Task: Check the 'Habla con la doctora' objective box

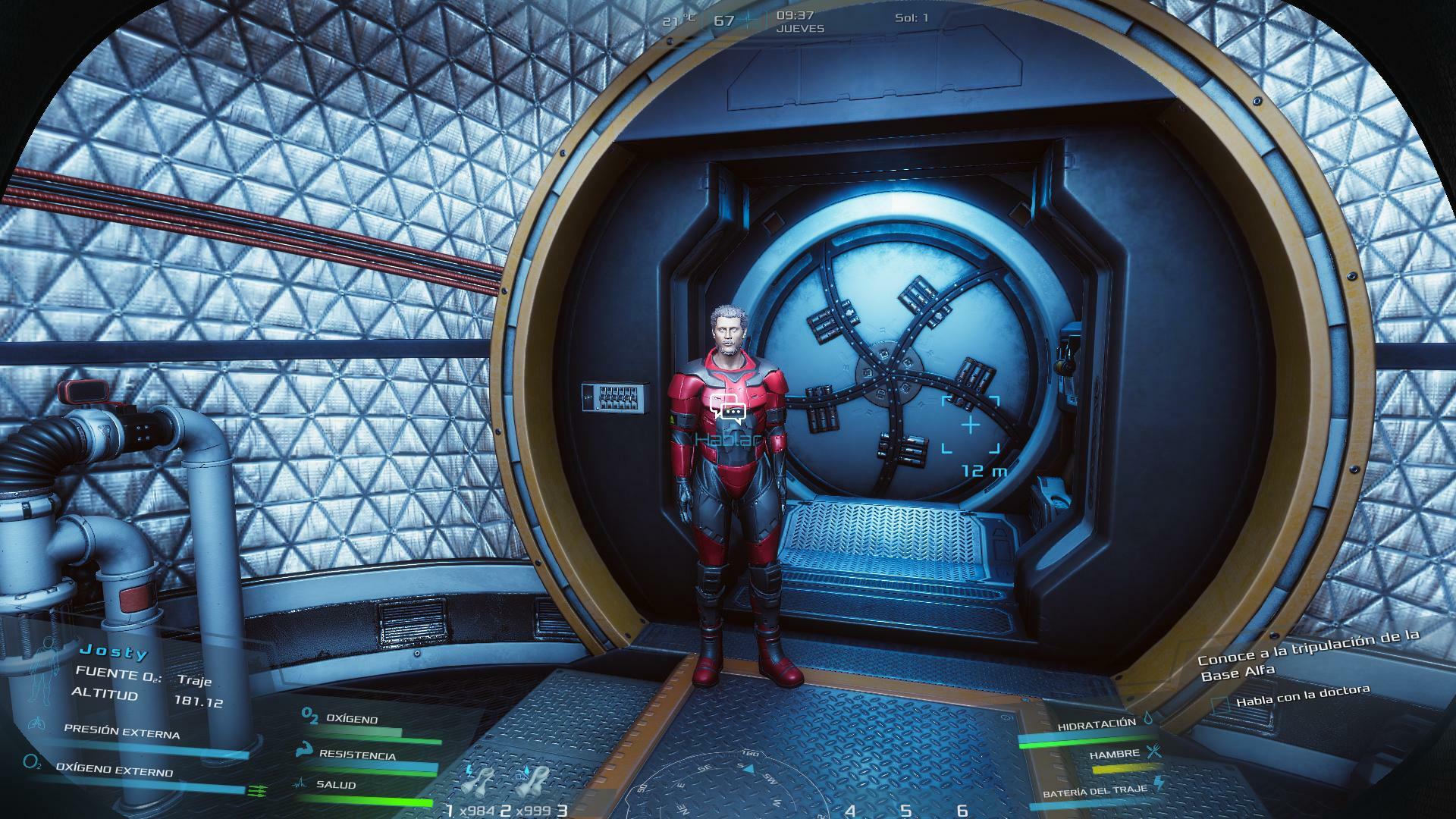Action: 1219,704
